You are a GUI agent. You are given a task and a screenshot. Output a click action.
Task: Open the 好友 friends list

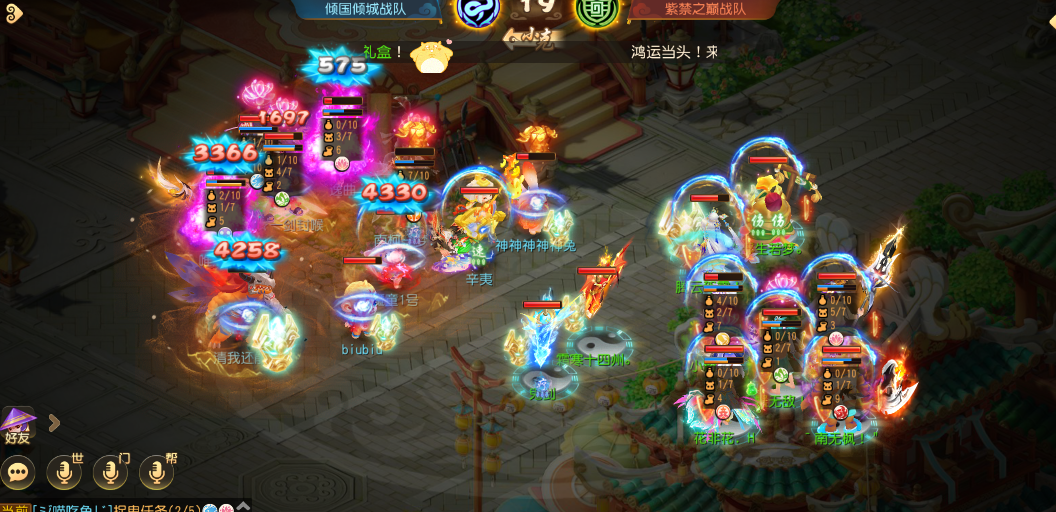click(x=18, y=425)
